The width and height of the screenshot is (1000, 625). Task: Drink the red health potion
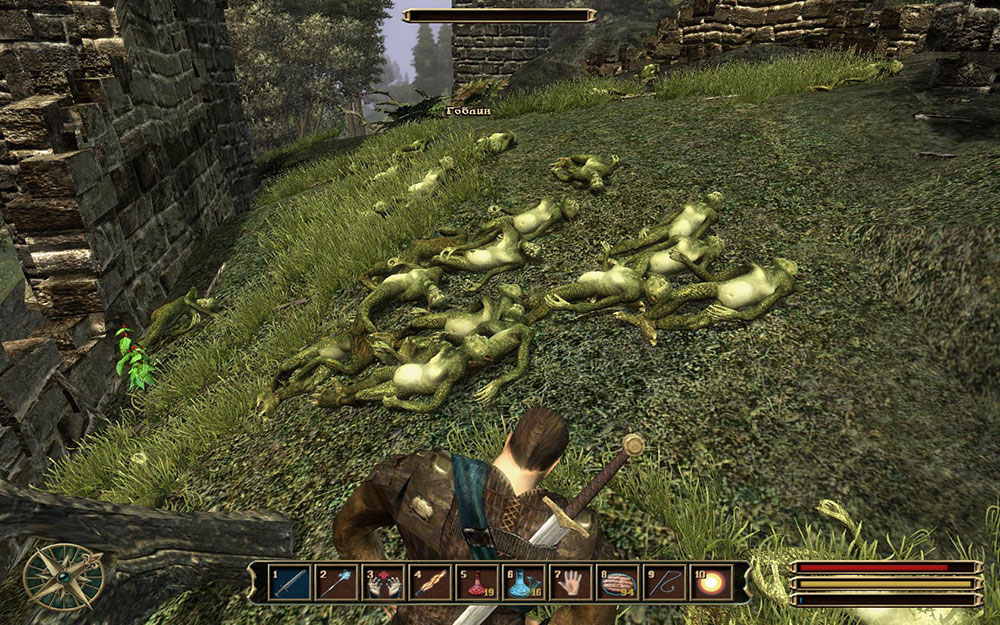(477, 582)
